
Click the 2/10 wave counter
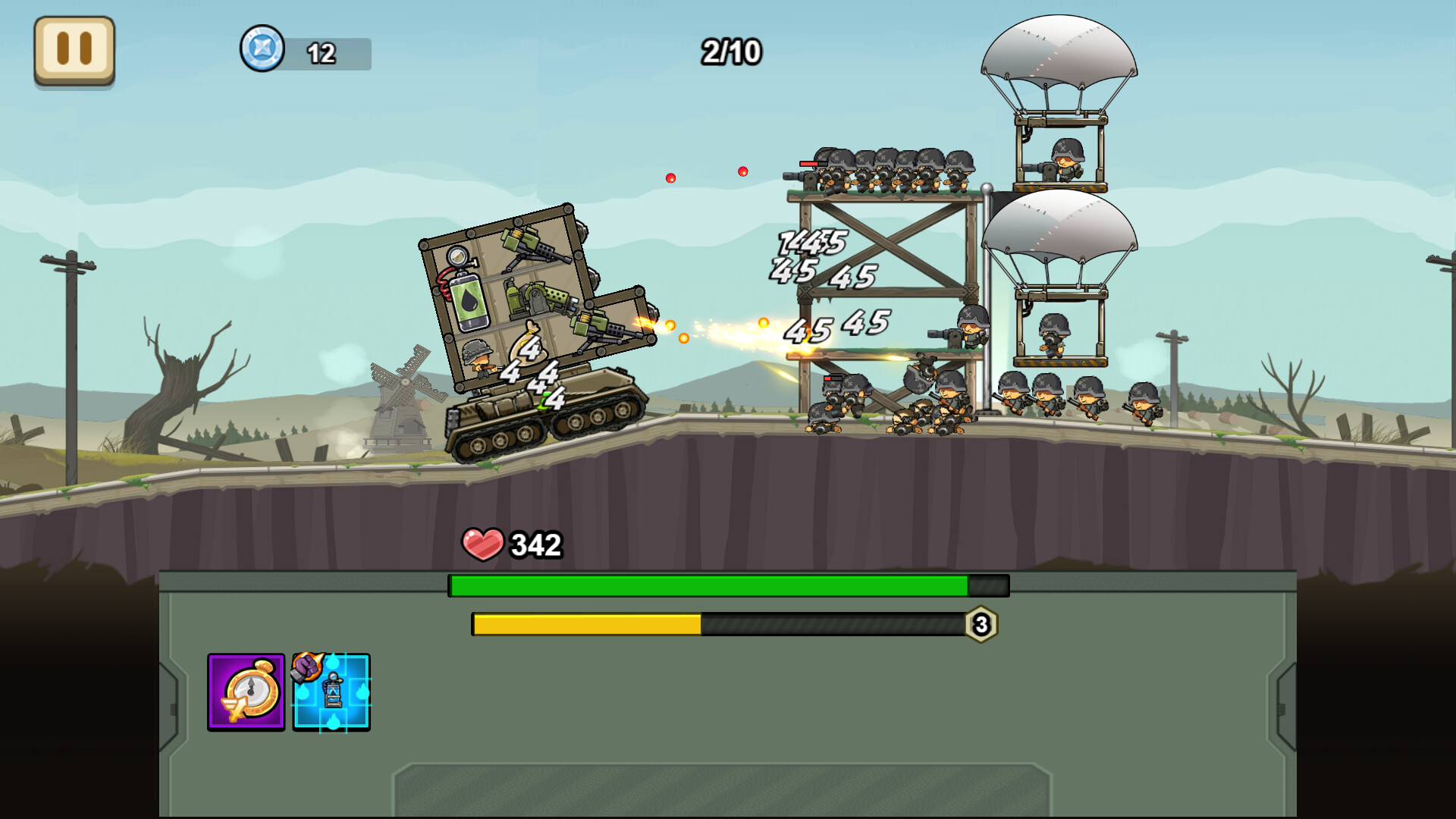pos(732,52)
